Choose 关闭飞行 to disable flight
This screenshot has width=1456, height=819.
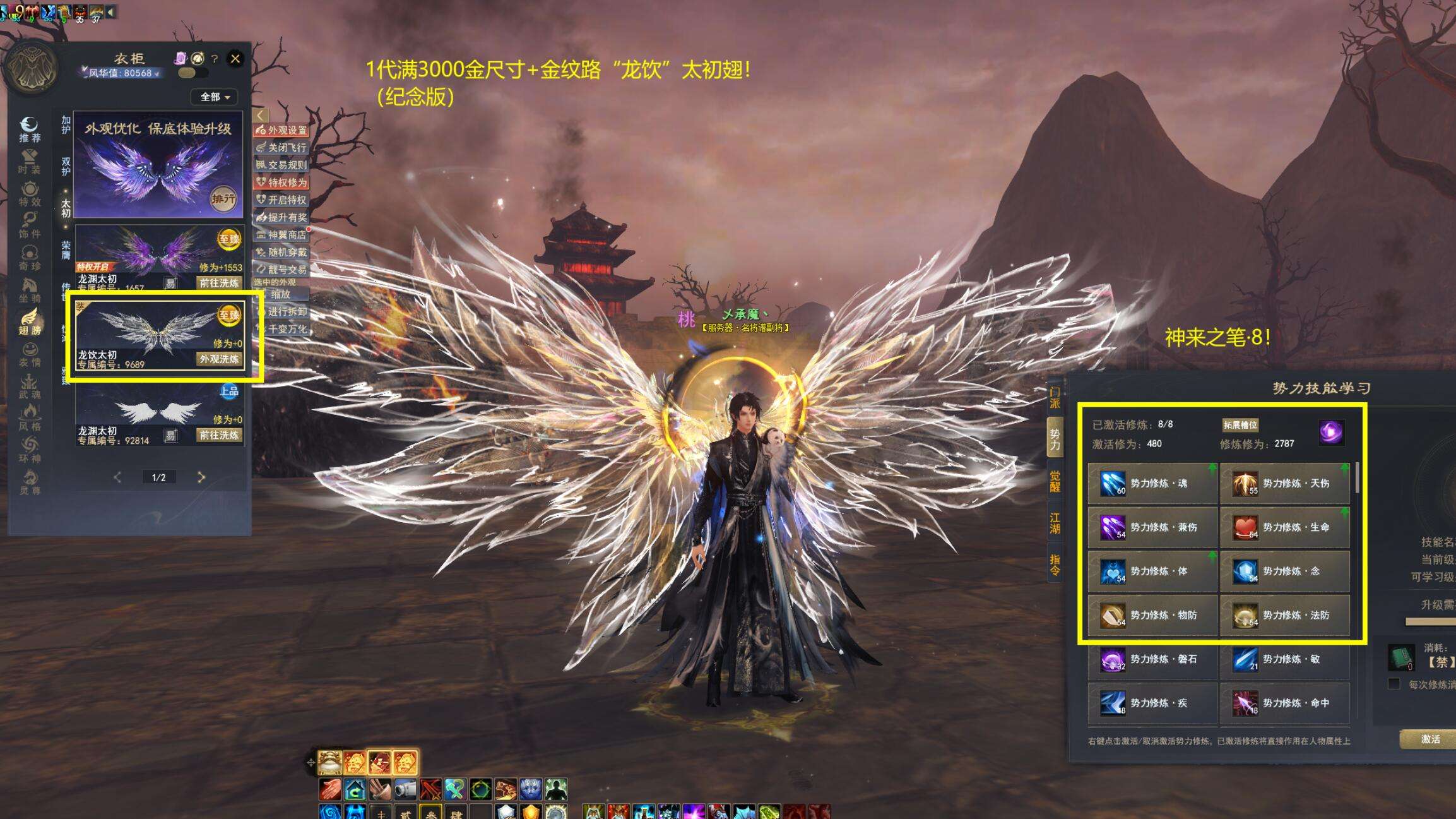click(x=281, y=148)
